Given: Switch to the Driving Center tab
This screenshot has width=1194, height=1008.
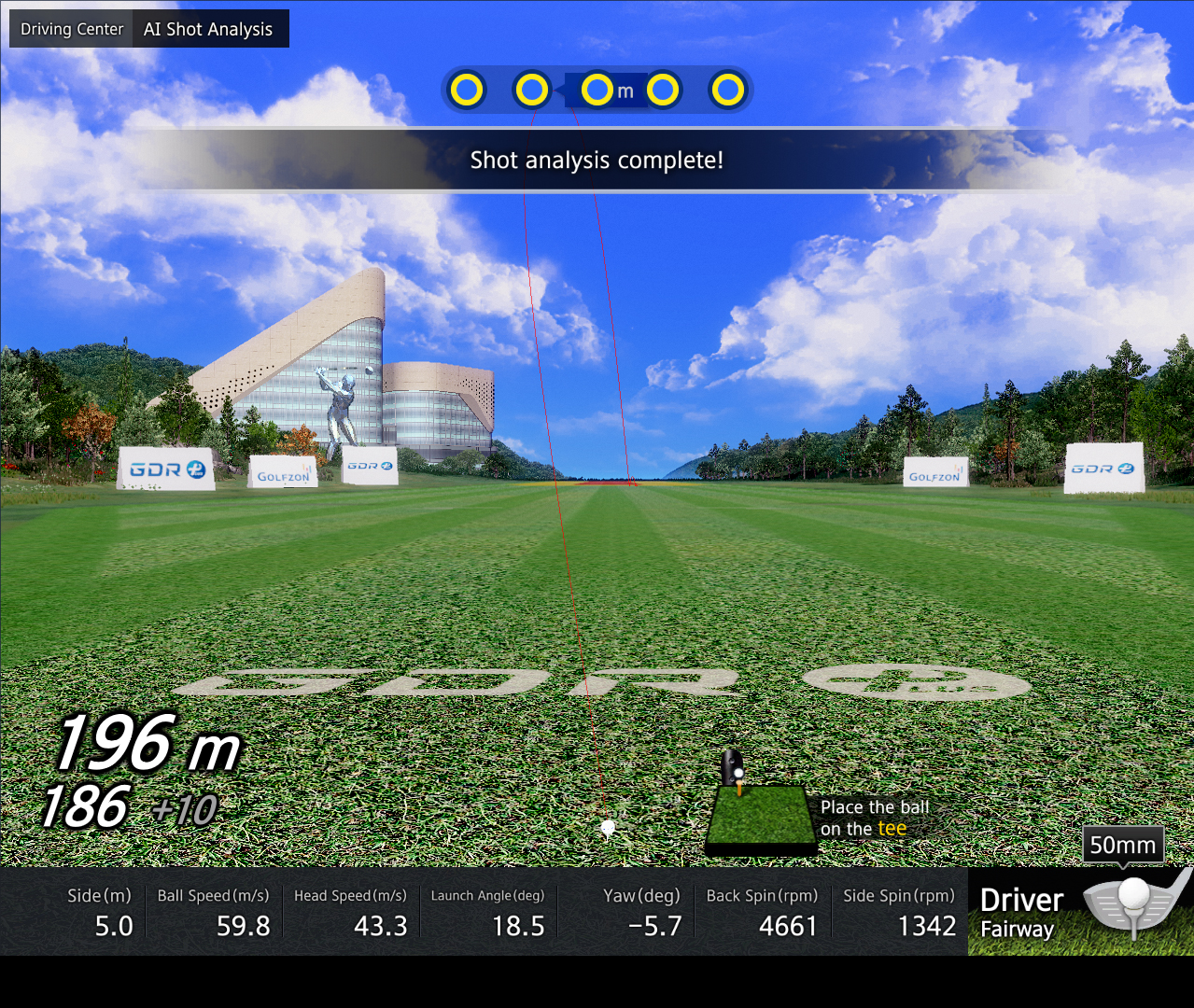Looking at the screenshot, I should (x=72, y=29).
